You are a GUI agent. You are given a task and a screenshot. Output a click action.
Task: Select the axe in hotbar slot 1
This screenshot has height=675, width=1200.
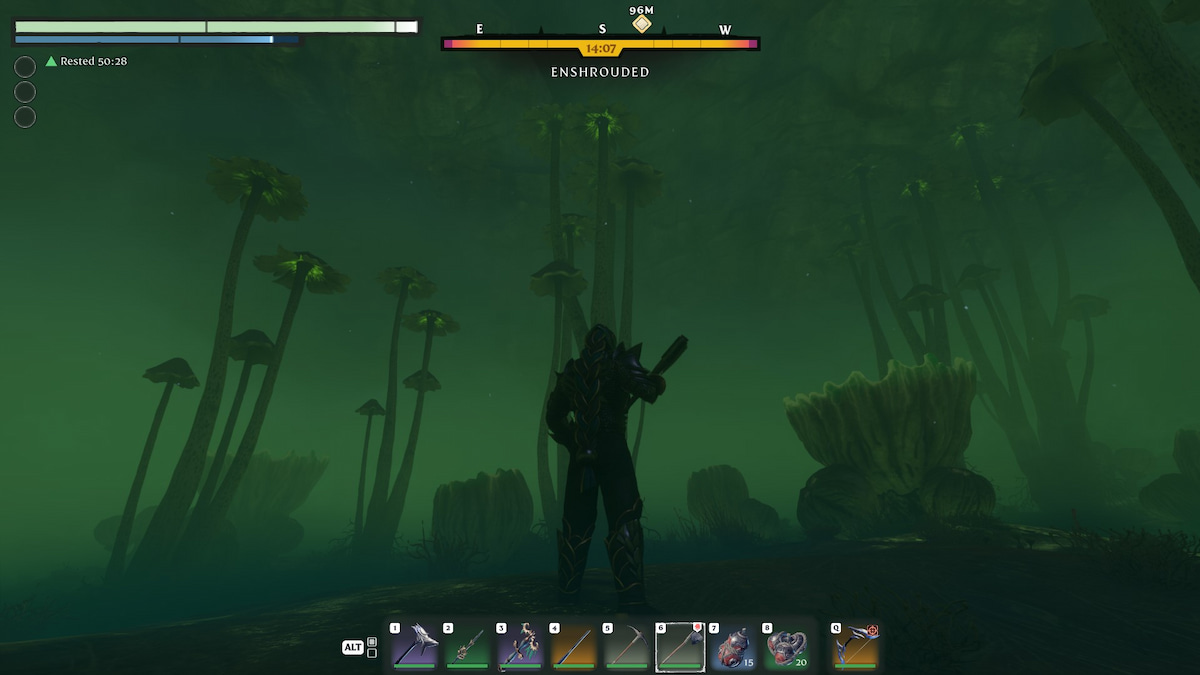coord(414,646)
